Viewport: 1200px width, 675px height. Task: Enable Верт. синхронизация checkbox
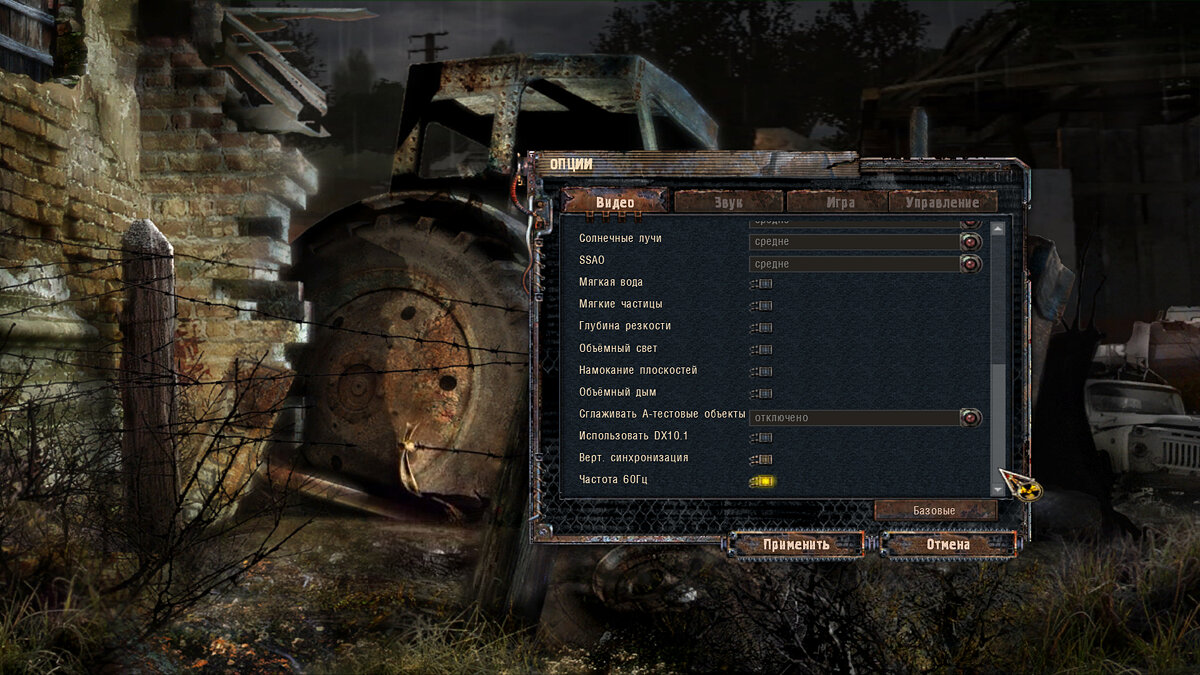[763, 459]
